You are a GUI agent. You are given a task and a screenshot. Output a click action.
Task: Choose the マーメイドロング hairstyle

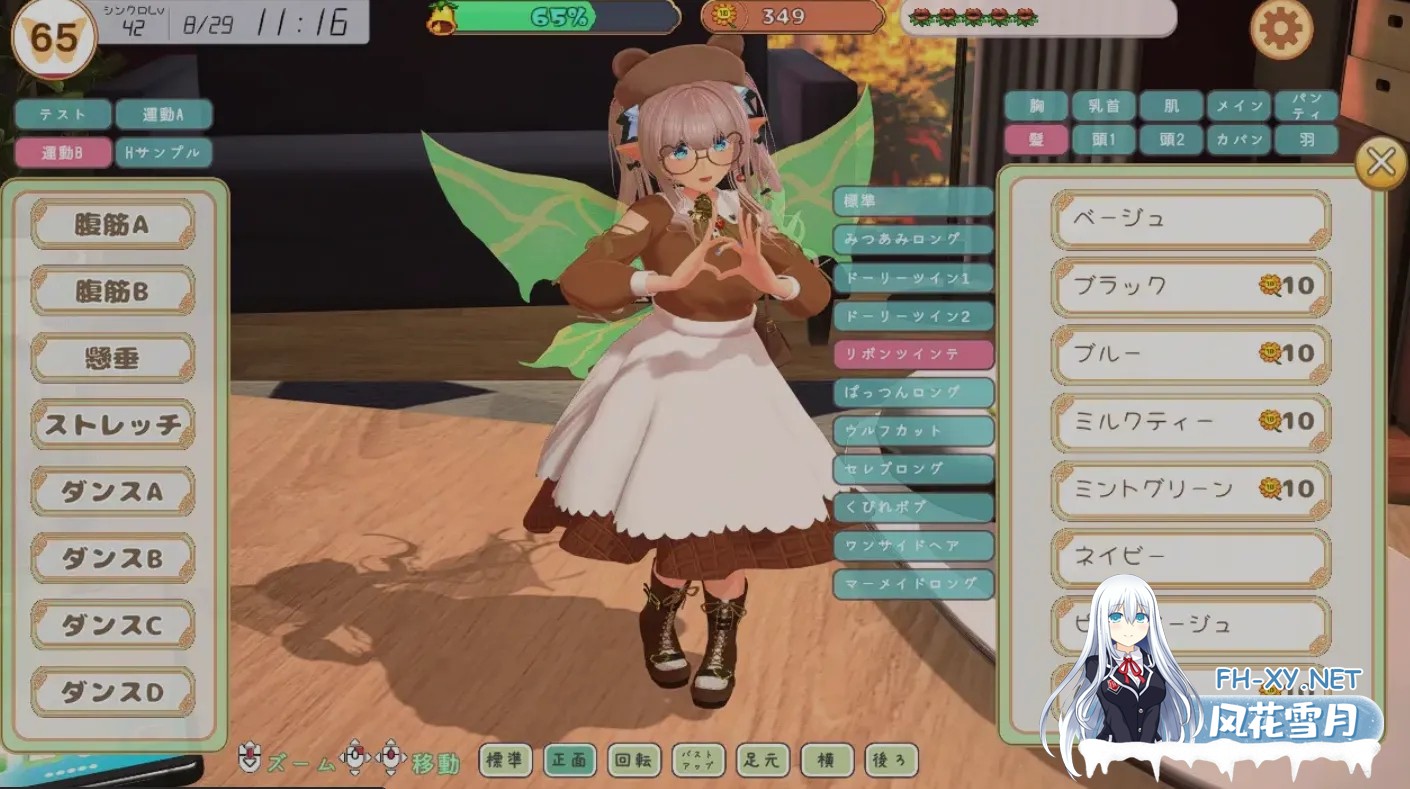pos(913,584)
